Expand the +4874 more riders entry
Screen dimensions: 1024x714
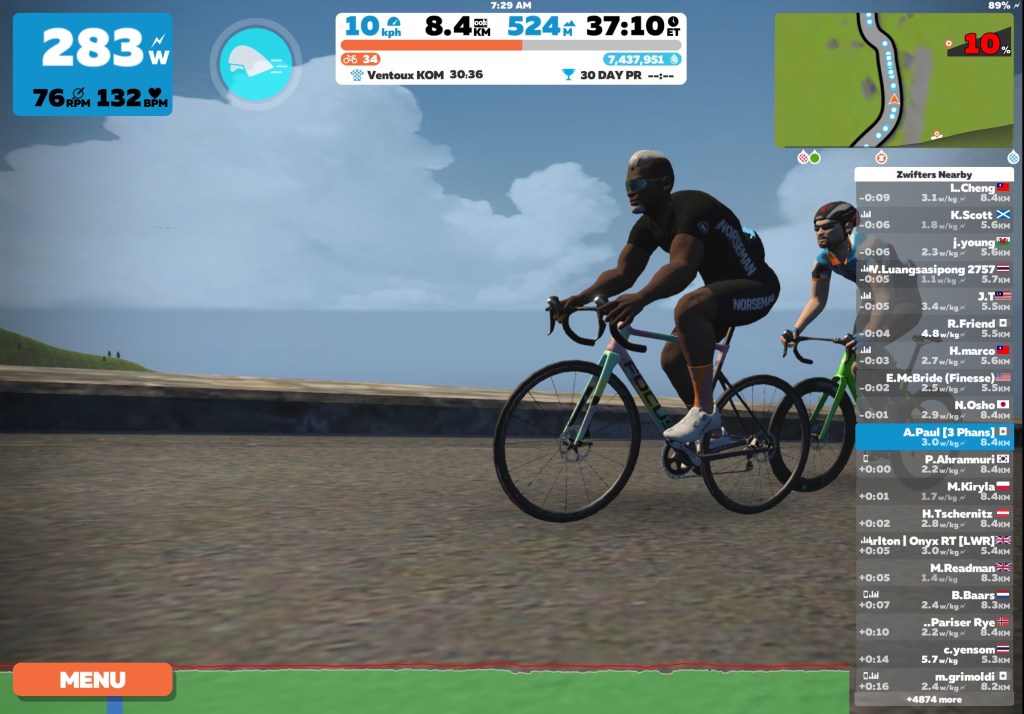(x=933, y=700)
